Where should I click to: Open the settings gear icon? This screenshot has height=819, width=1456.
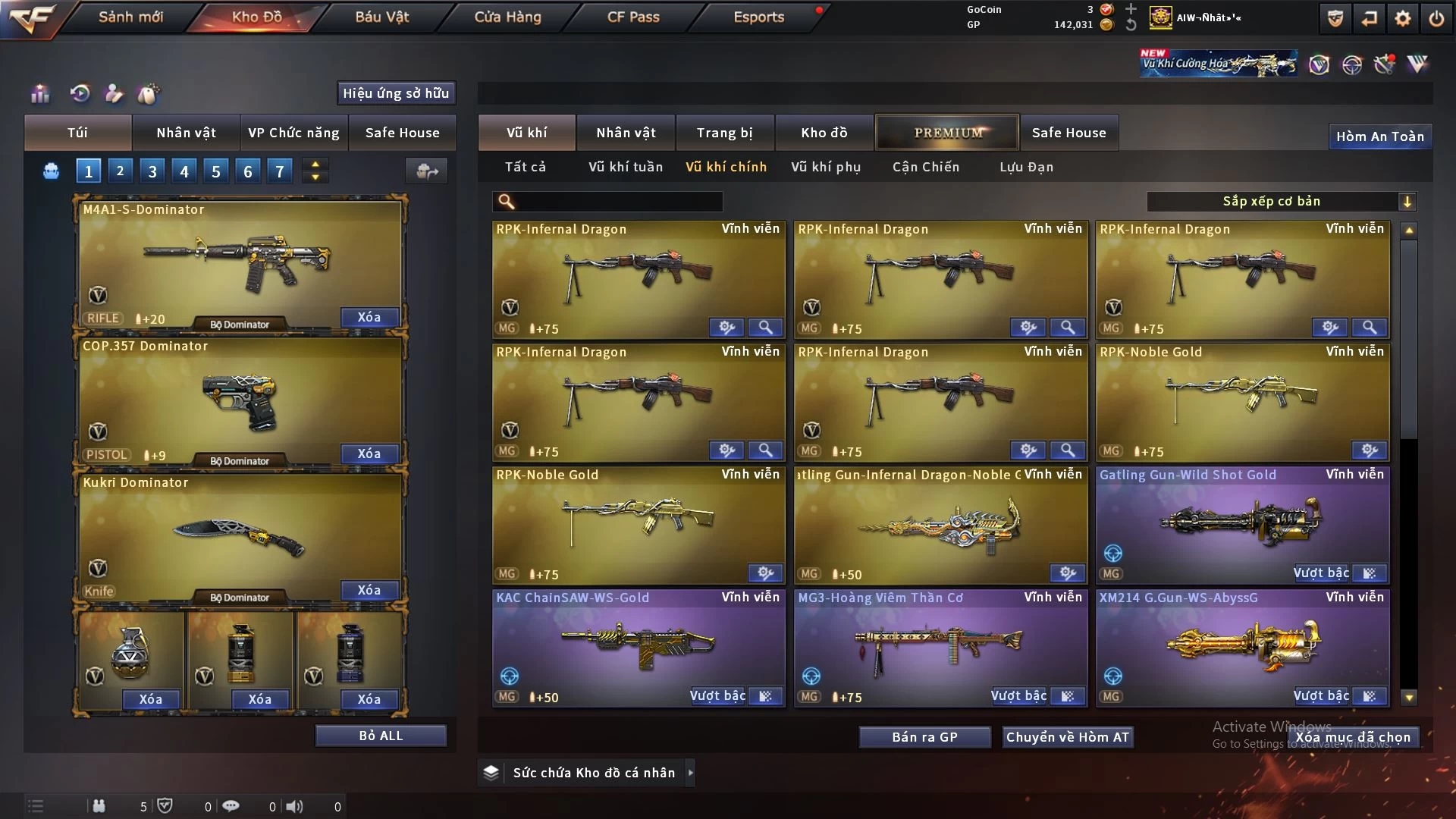click(x=1402, y=18)
